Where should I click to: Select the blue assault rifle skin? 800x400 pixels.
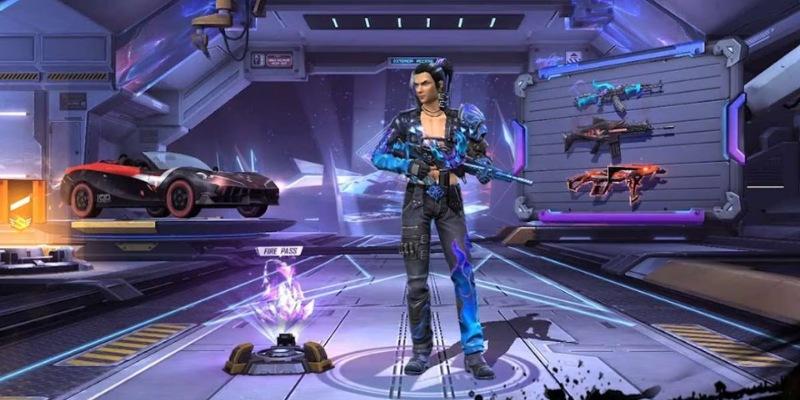[610, 96]
